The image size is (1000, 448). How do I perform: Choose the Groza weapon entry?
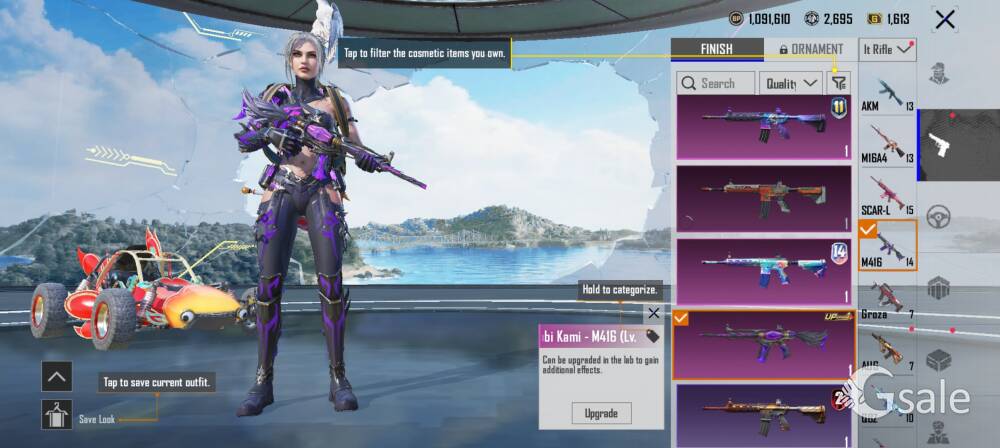click(887, 298)
